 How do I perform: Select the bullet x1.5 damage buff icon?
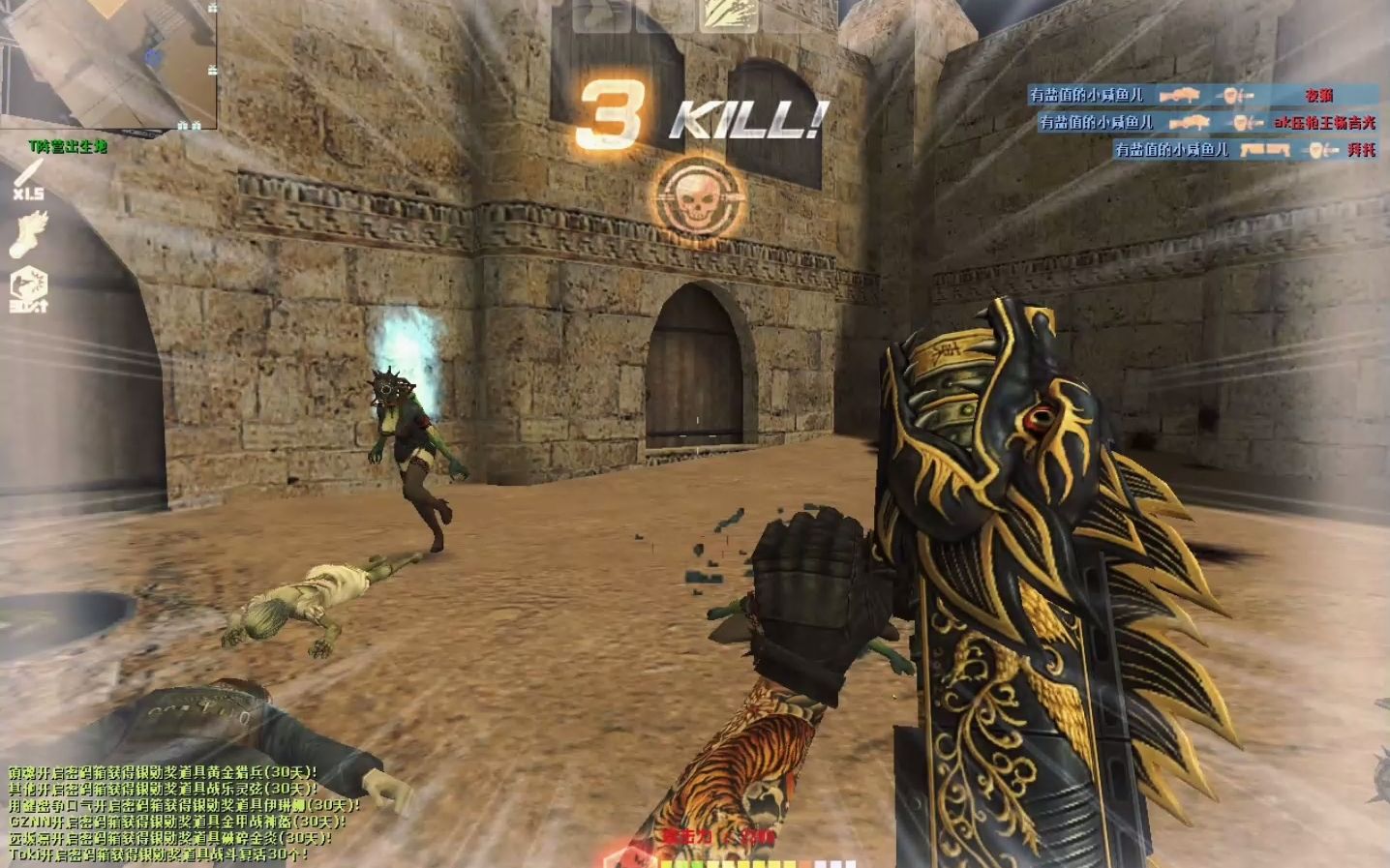[28, 180]
